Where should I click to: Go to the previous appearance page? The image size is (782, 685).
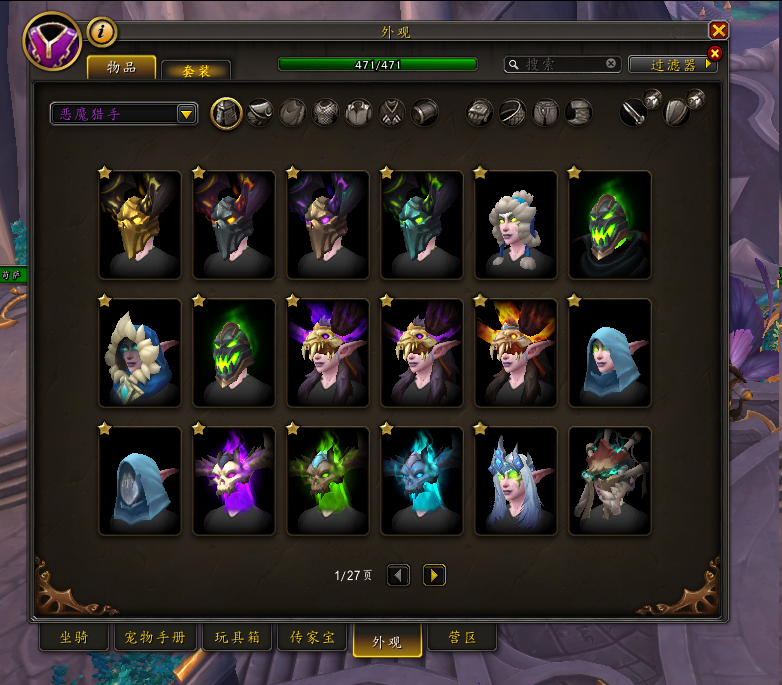click(398, 575)
